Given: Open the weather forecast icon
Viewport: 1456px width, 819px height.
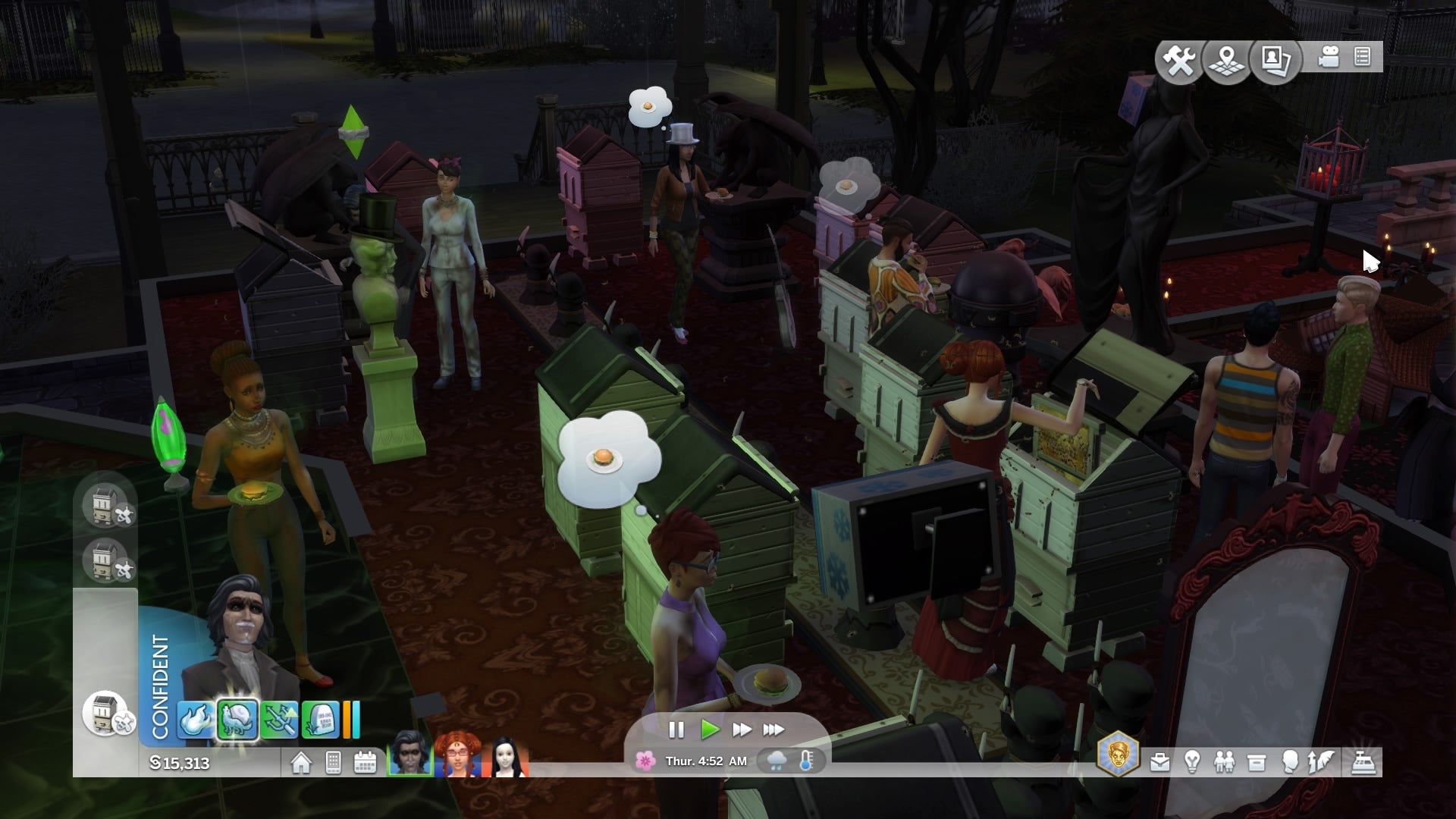Looking at the screenshot, I should tap(777, 761).
